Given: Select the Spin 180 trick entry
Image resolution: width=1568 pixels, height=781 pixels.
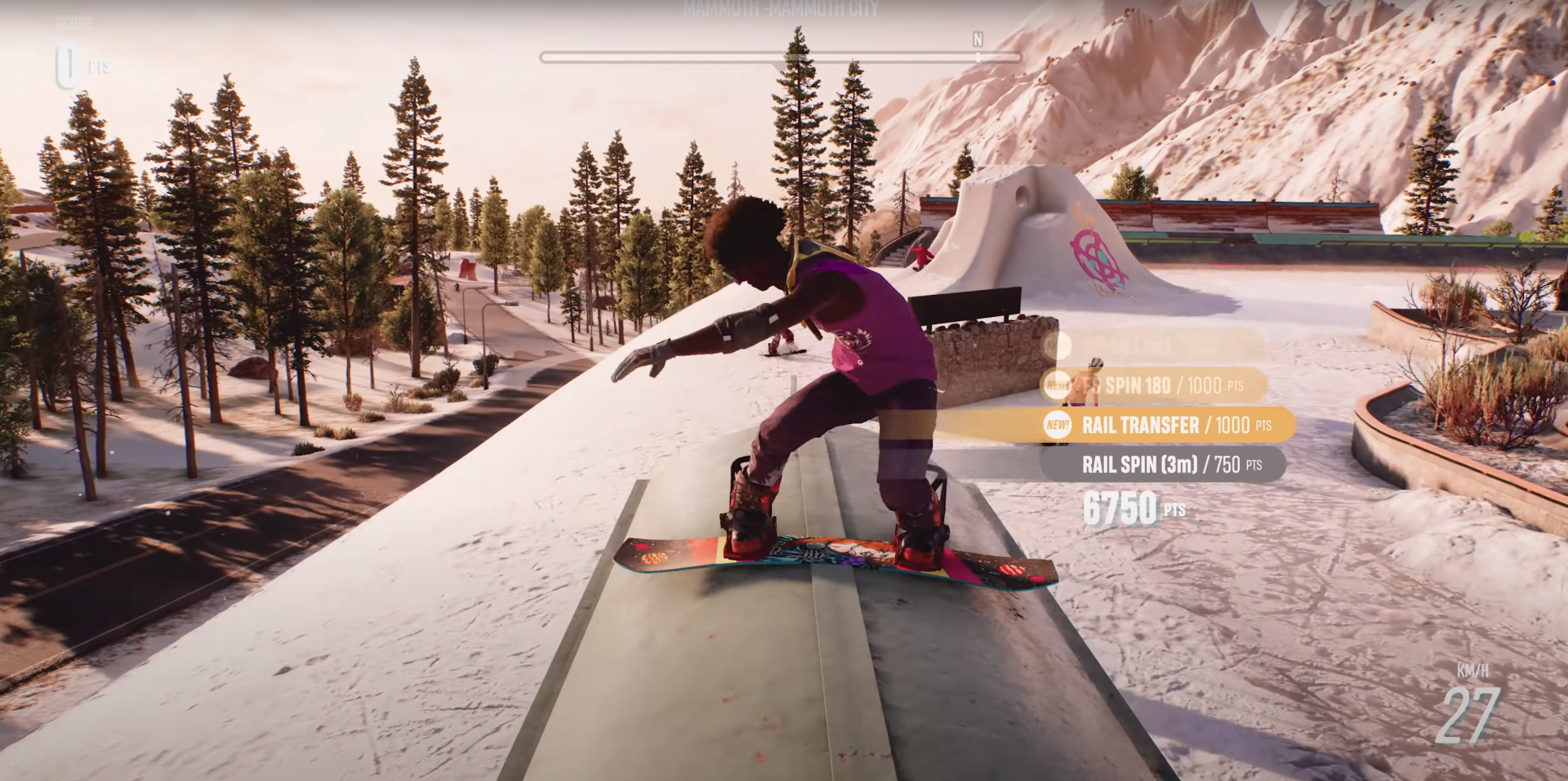Looking at the screenshot, I should tap(1154, 386).
